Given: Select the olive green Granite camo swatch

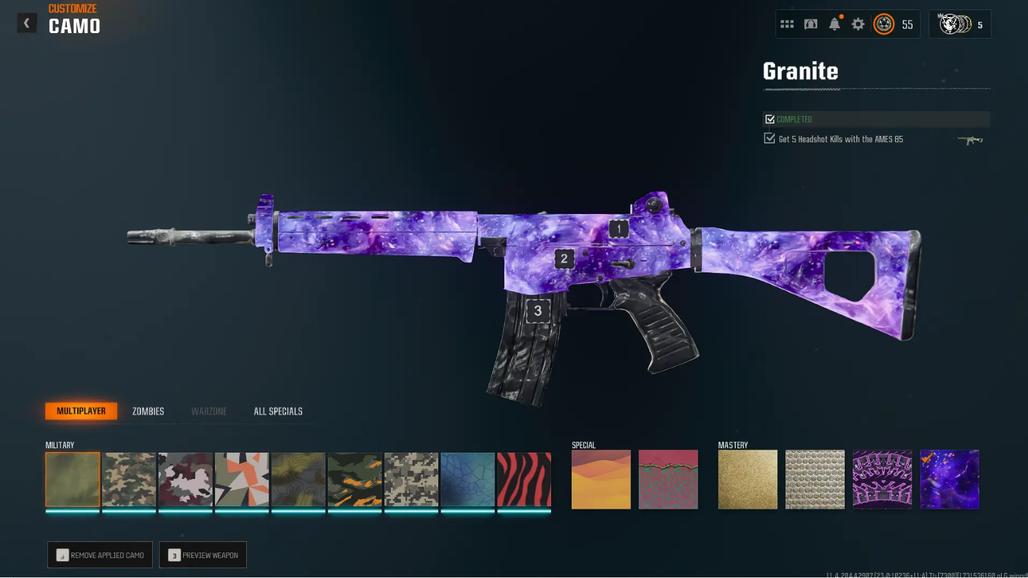Looking at the screenshot, I should (x=73, y=479).
